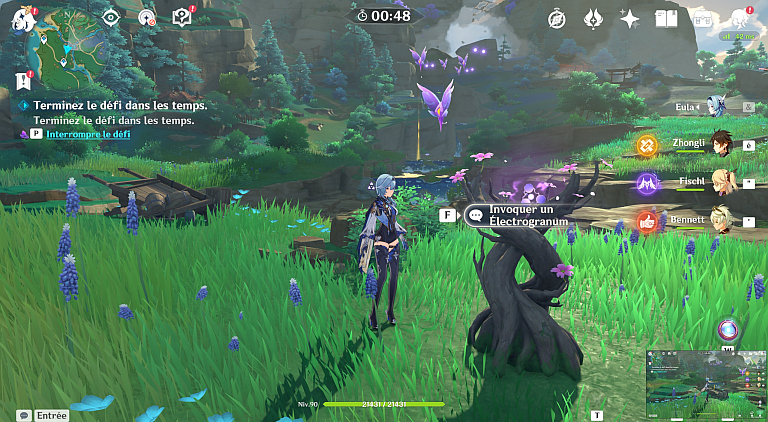Click the bookmark quest tracker icon
Image resolution: width=768 pixels, height=422 pixels.
click(x=22, y=81)
